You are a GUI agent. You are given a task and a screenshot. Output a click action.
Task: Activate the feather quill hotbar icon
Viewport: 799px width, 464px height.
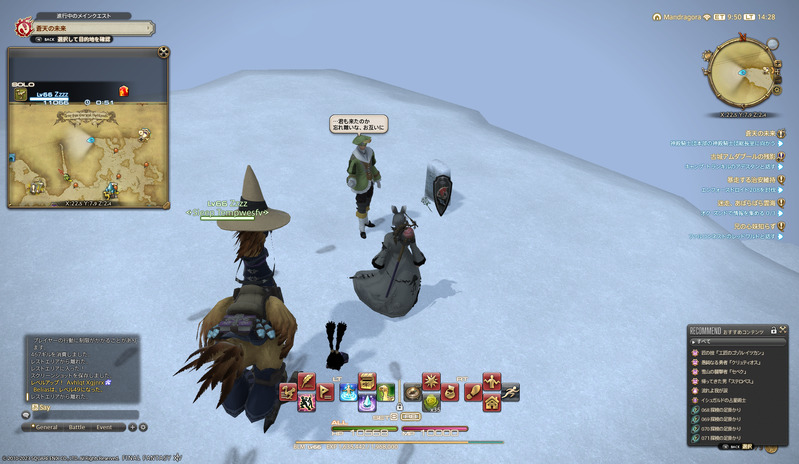coord(307,382)
